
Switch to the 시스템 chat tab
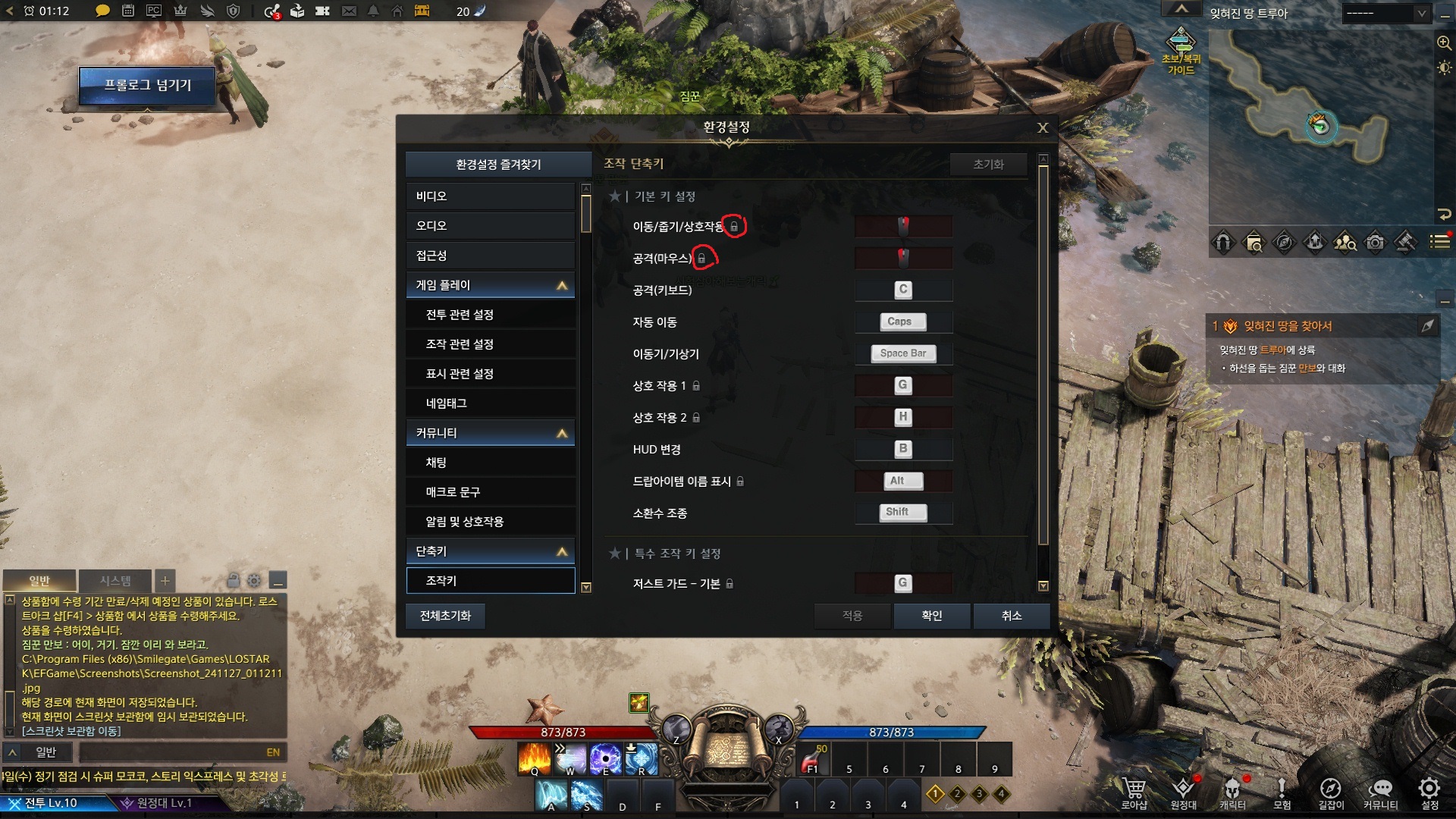(x=115, y=581)
